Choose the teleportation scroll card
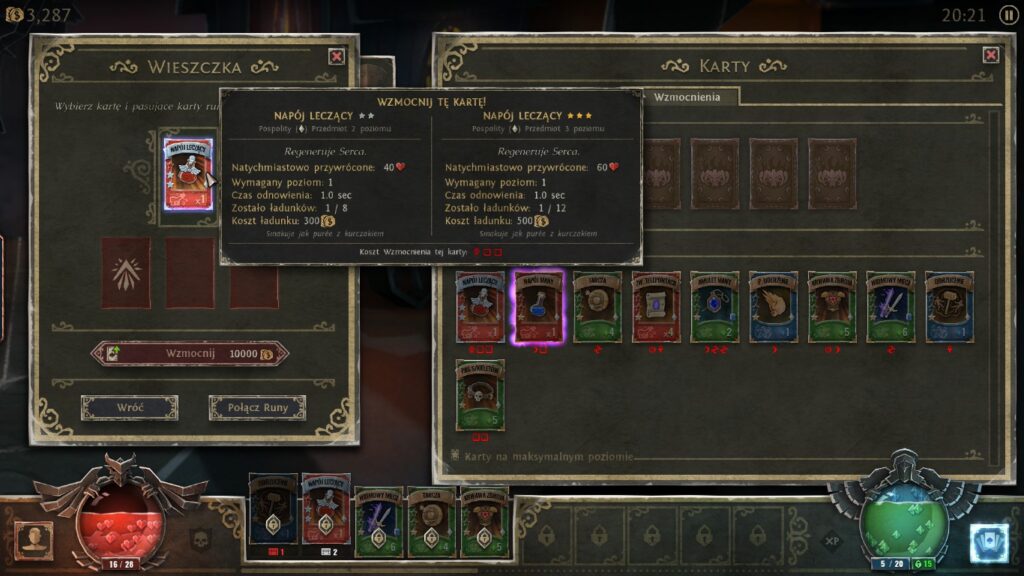 pyautogui.click(x=656, y=307)
